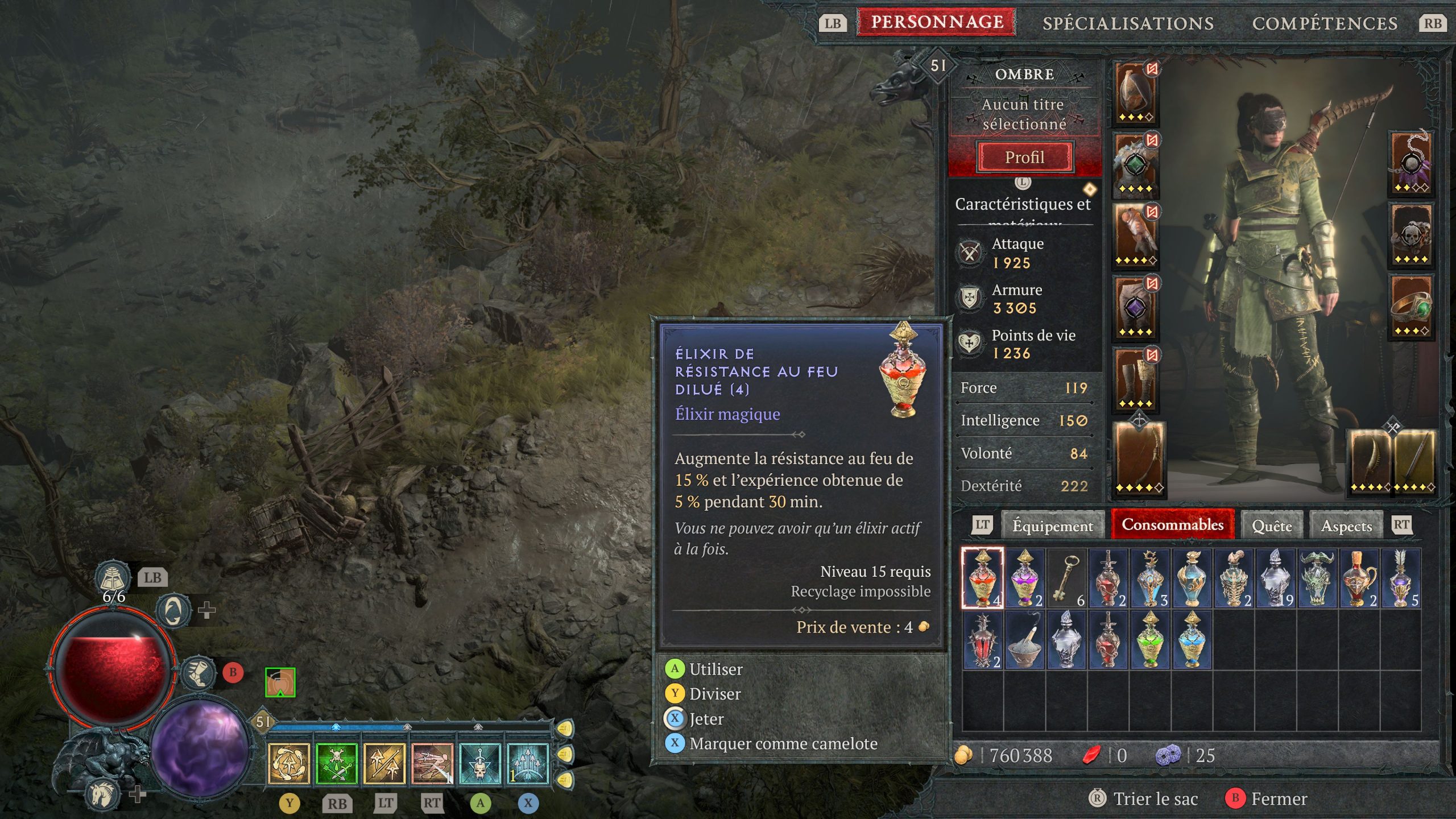Image resolution: width=1456 pixels, height=819 pixels.
Task: Select the equipped emerald ring slot
Action: (x=1410, y=307)
